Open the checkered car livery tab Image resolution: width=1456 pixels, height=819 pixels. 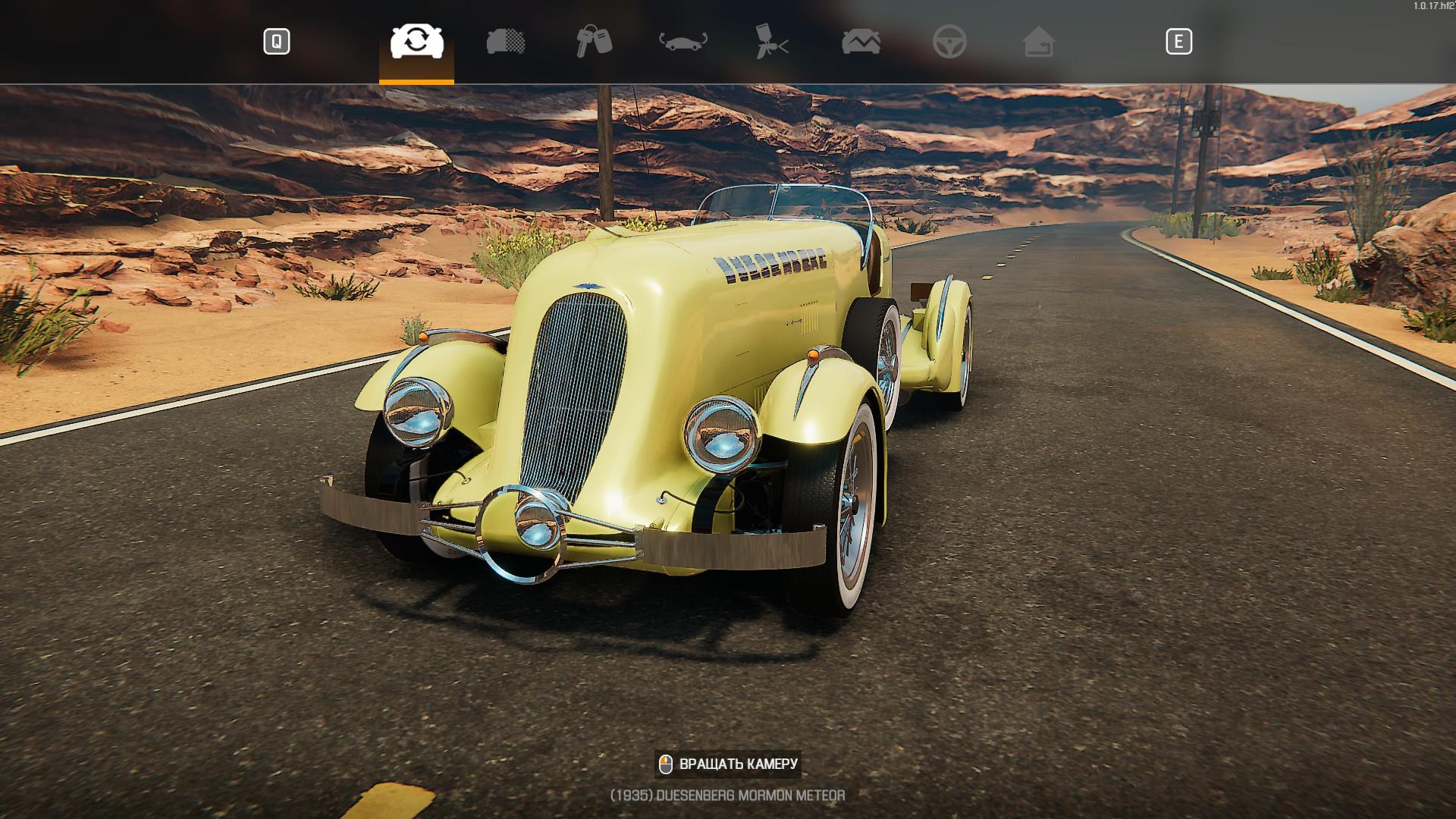[506, 42]
